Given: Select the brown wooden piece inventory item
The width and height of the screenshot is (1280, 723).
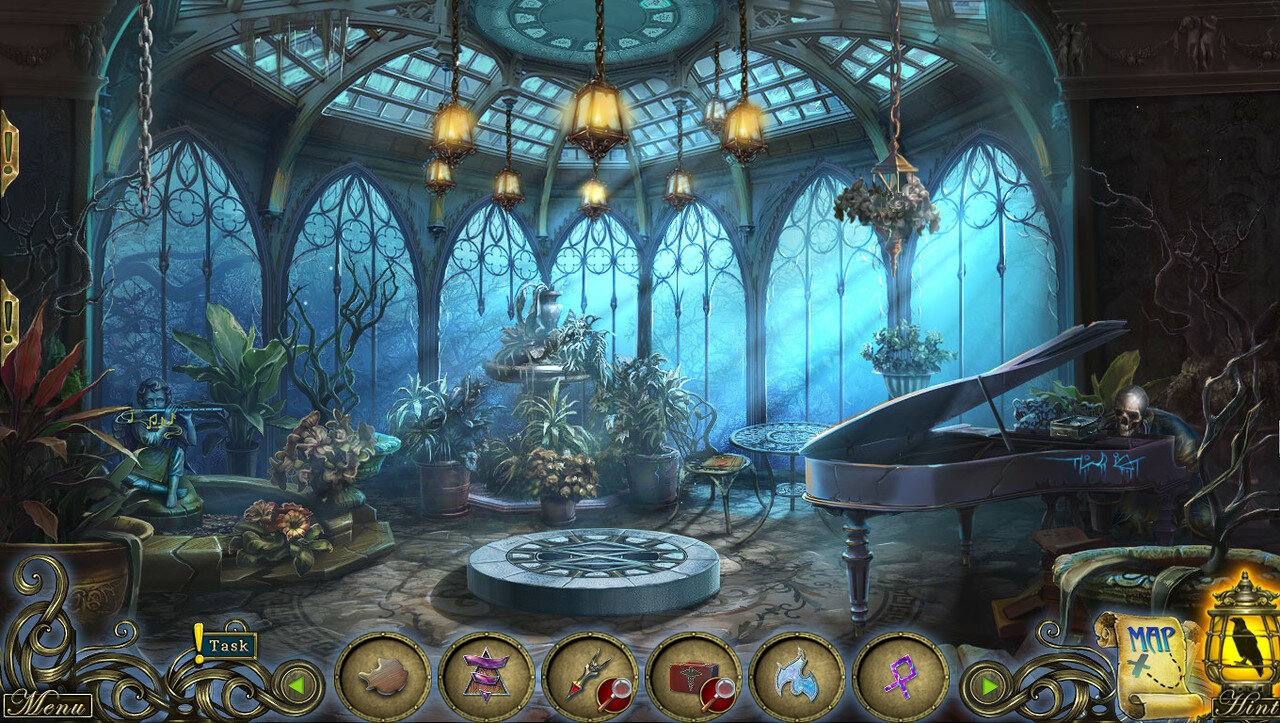Looking at the screenshot, I should [x=383, y=679].
